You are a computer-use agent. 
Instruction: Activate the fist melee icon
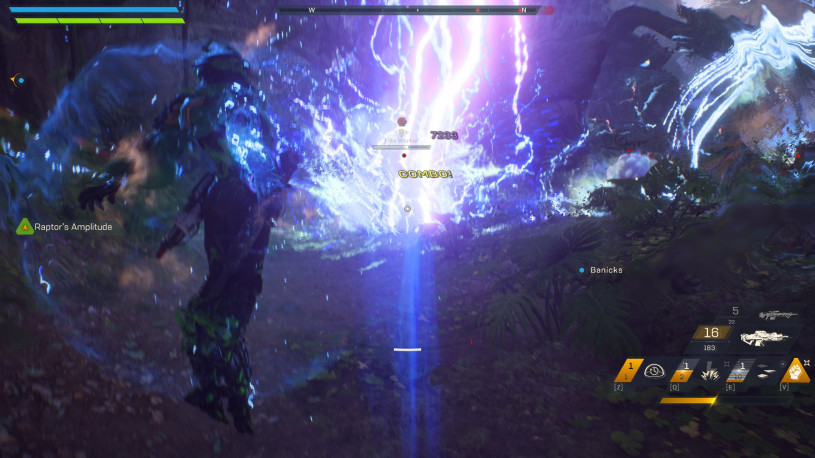point(799,371)
